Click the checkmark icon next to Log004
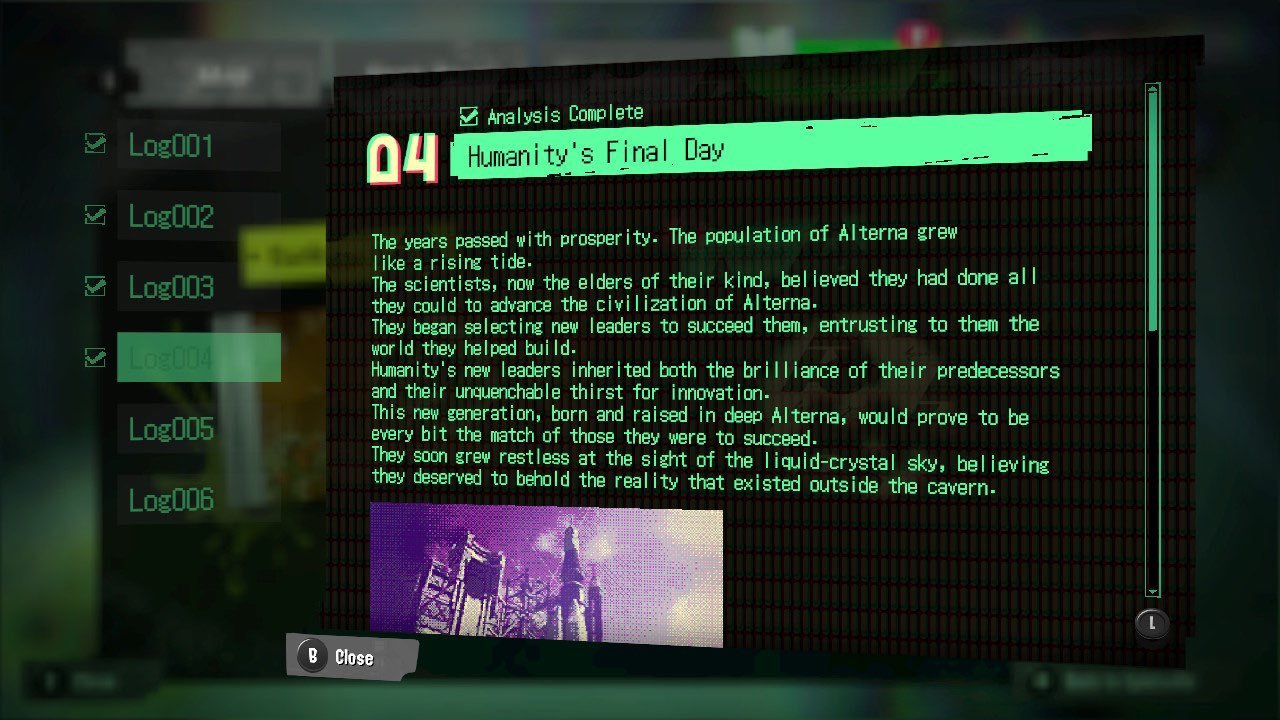Image resolution: width=1280 pixels, height=720 pixels. pyautogui.click(x=95, y=355)
